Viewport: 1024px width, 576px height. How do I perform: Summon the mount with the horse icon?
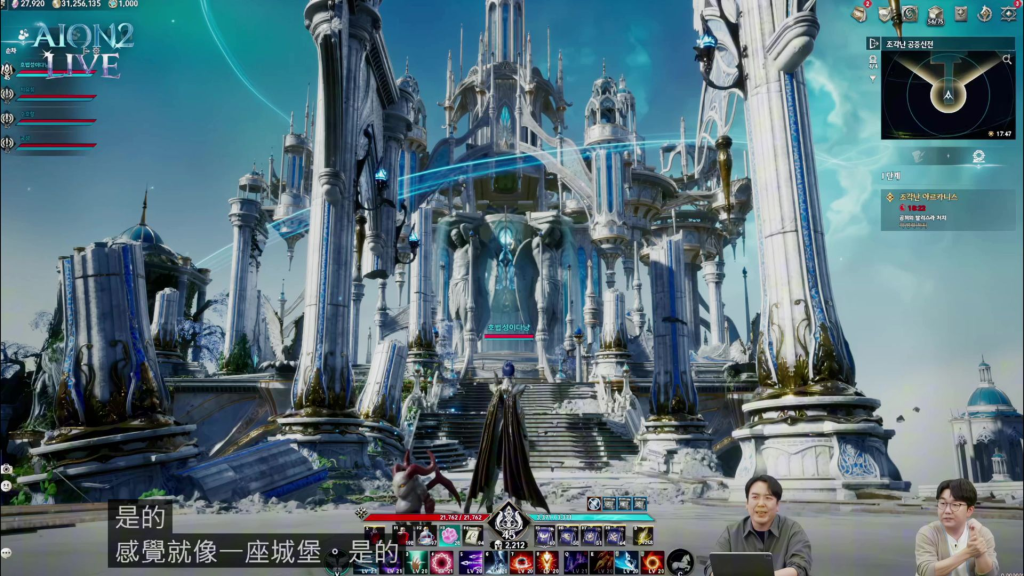pyautogui.click(x=680, y=562)
